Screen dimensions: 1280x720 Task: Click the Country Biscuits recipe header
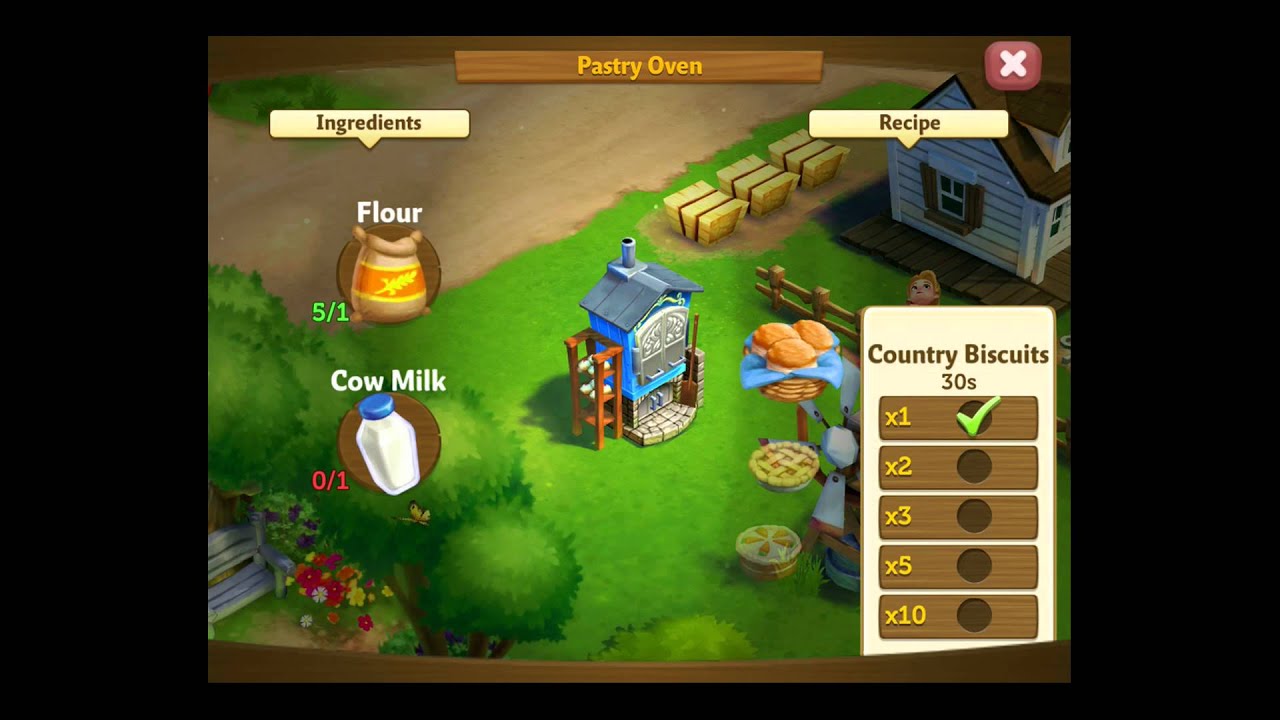(x=957, y=355)
